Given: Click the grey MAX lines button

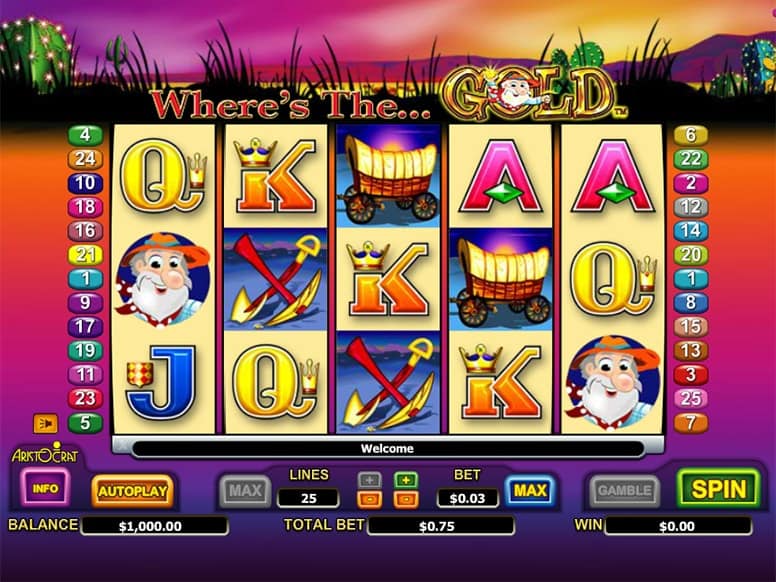Looking at the screenshot, I should point(244,490).
